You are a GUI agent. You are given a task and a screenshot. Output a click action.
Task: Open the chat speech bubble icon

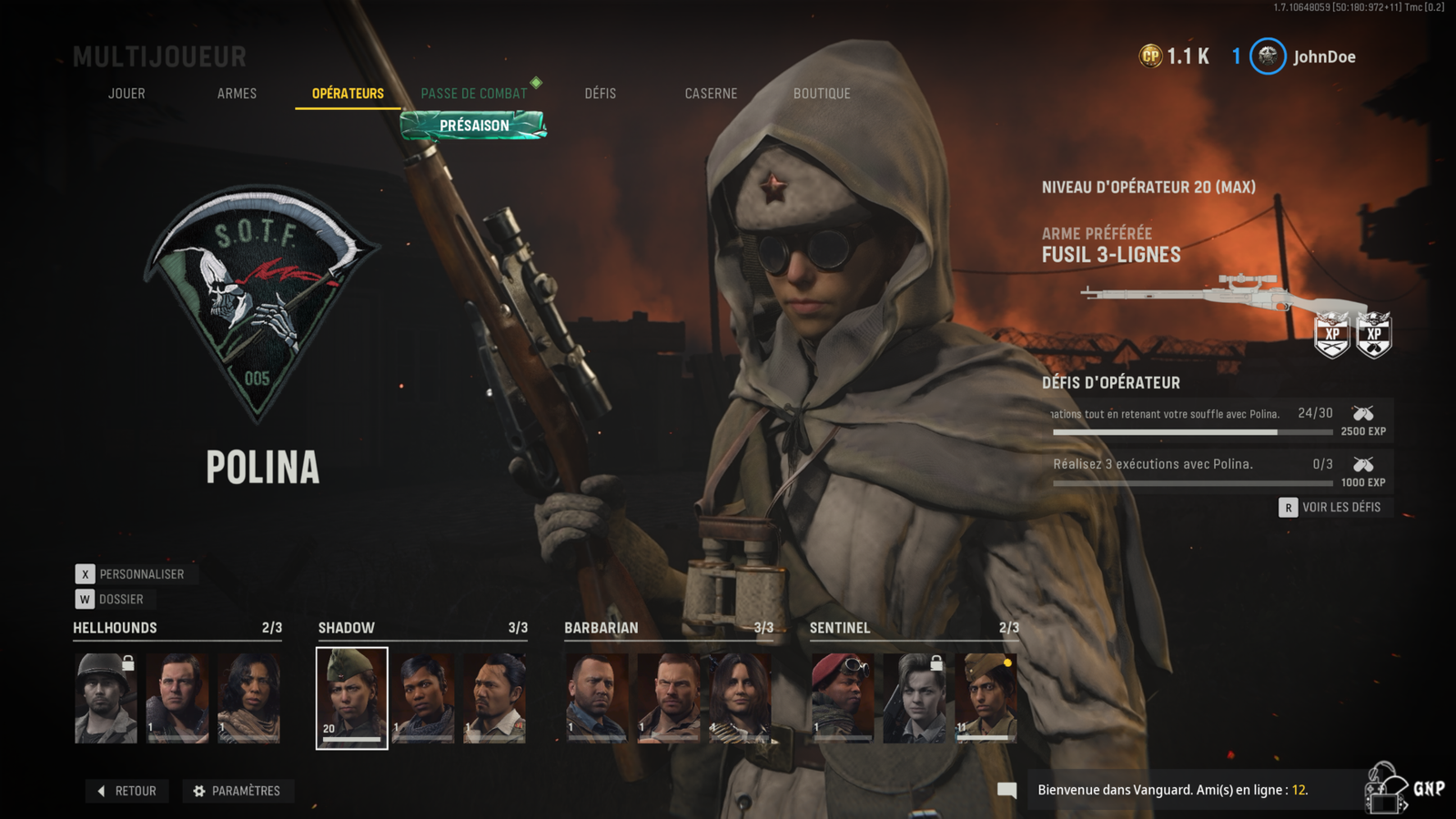coord(1006,790)
